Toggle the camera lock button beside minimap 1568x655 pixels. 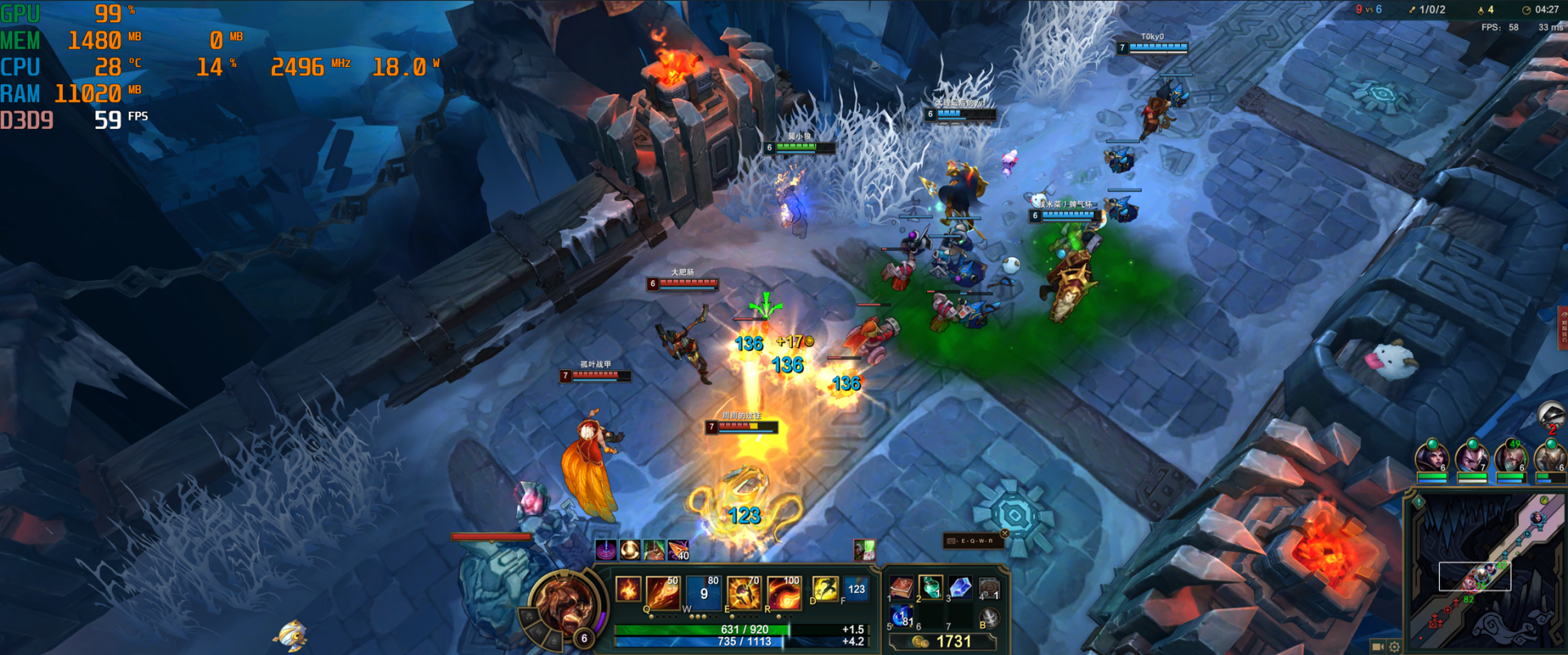(1377, 647)
